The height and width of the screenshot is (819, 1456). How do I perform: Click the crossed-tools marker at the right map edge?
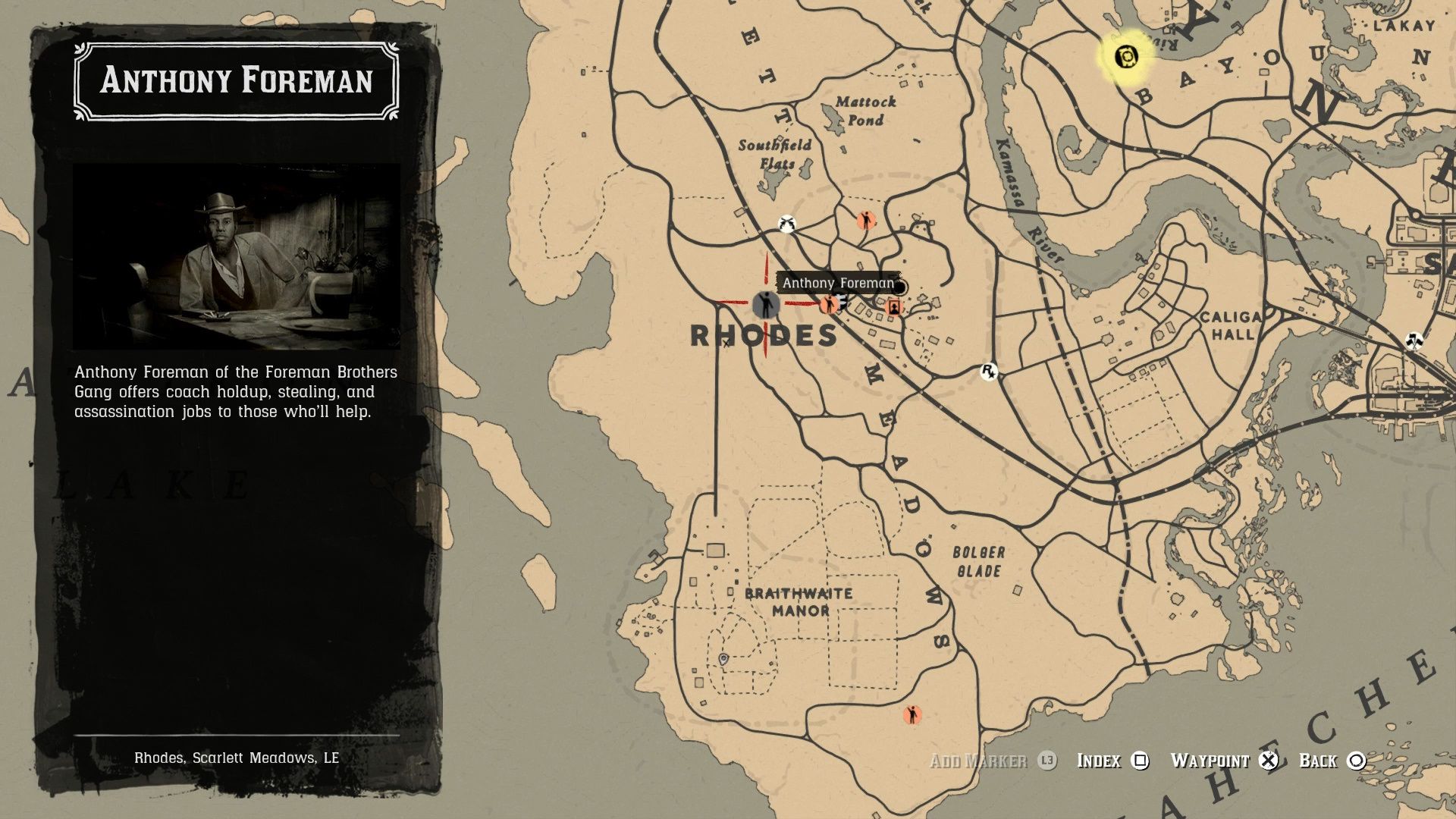(x=1417, y=340)
